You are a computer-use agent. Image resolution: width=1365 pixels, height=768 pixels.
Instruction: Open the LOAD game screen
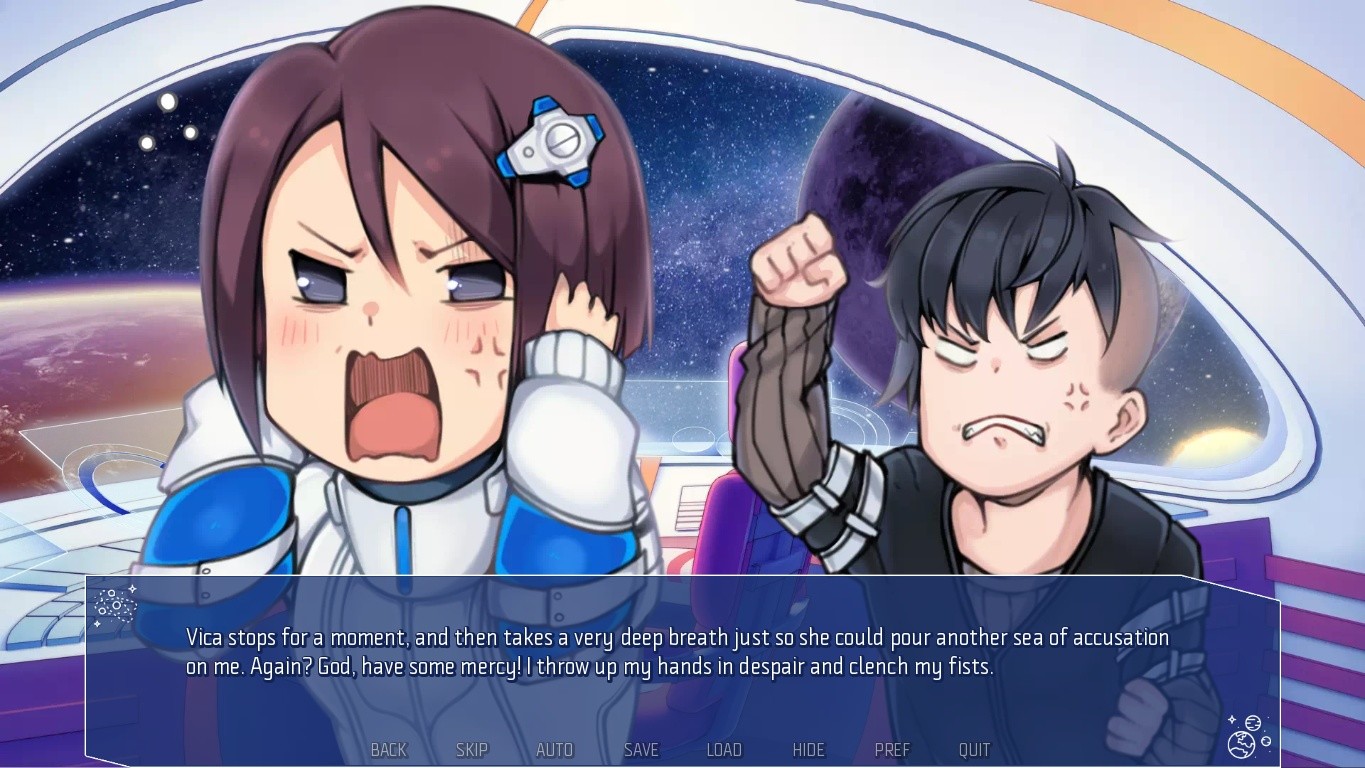[x=724, y=750]
